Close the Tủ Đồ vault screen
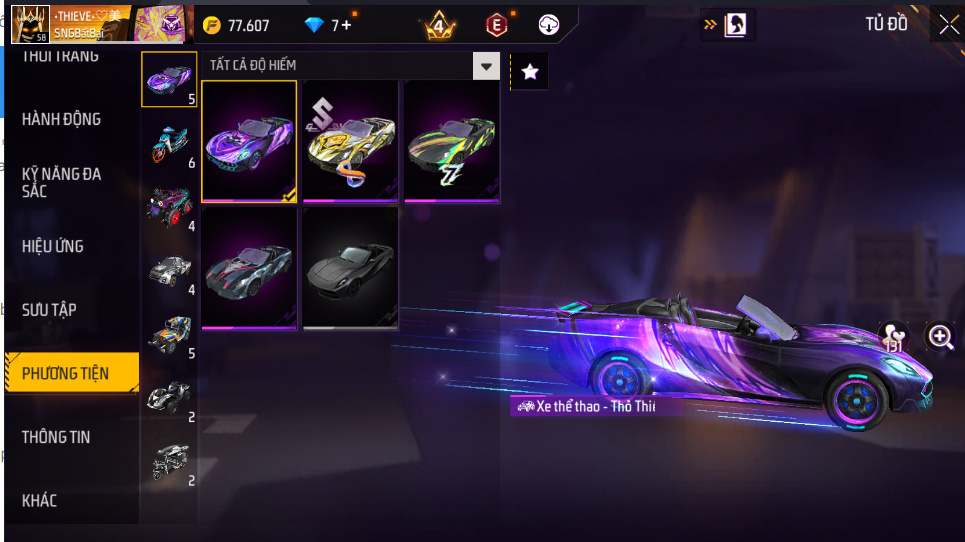965x542 pixels. click(x=947, y=25)
